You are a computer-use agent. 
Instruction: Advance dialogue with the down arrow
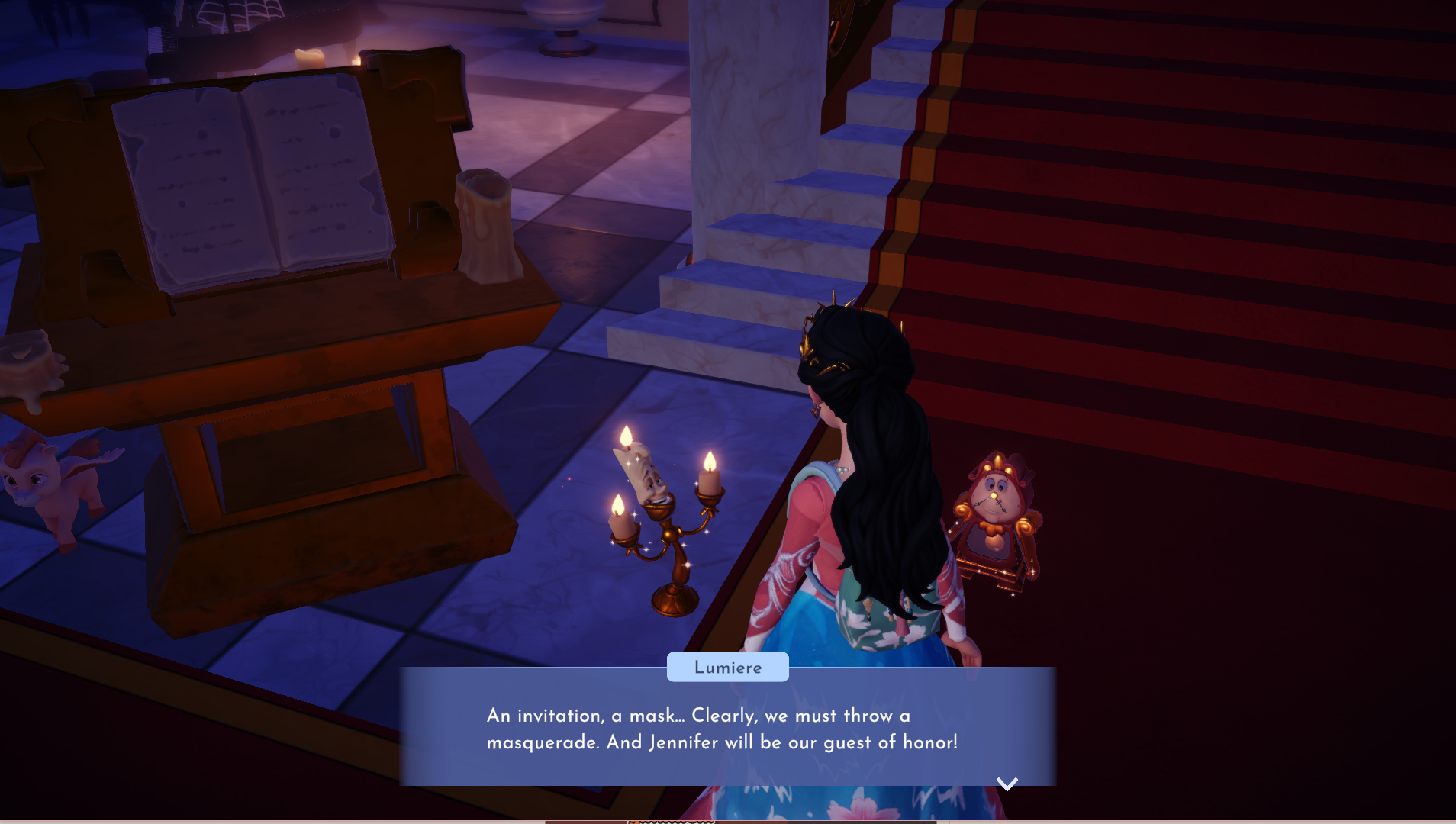pyautogui.click(x=1007, y=784)
